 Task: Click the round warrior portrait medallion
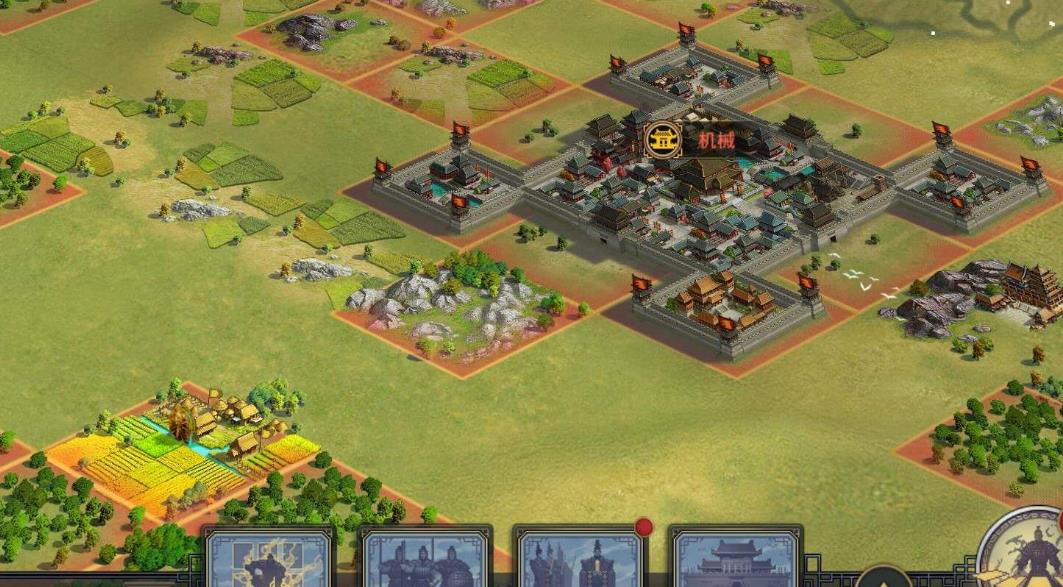click(1025, 550)
